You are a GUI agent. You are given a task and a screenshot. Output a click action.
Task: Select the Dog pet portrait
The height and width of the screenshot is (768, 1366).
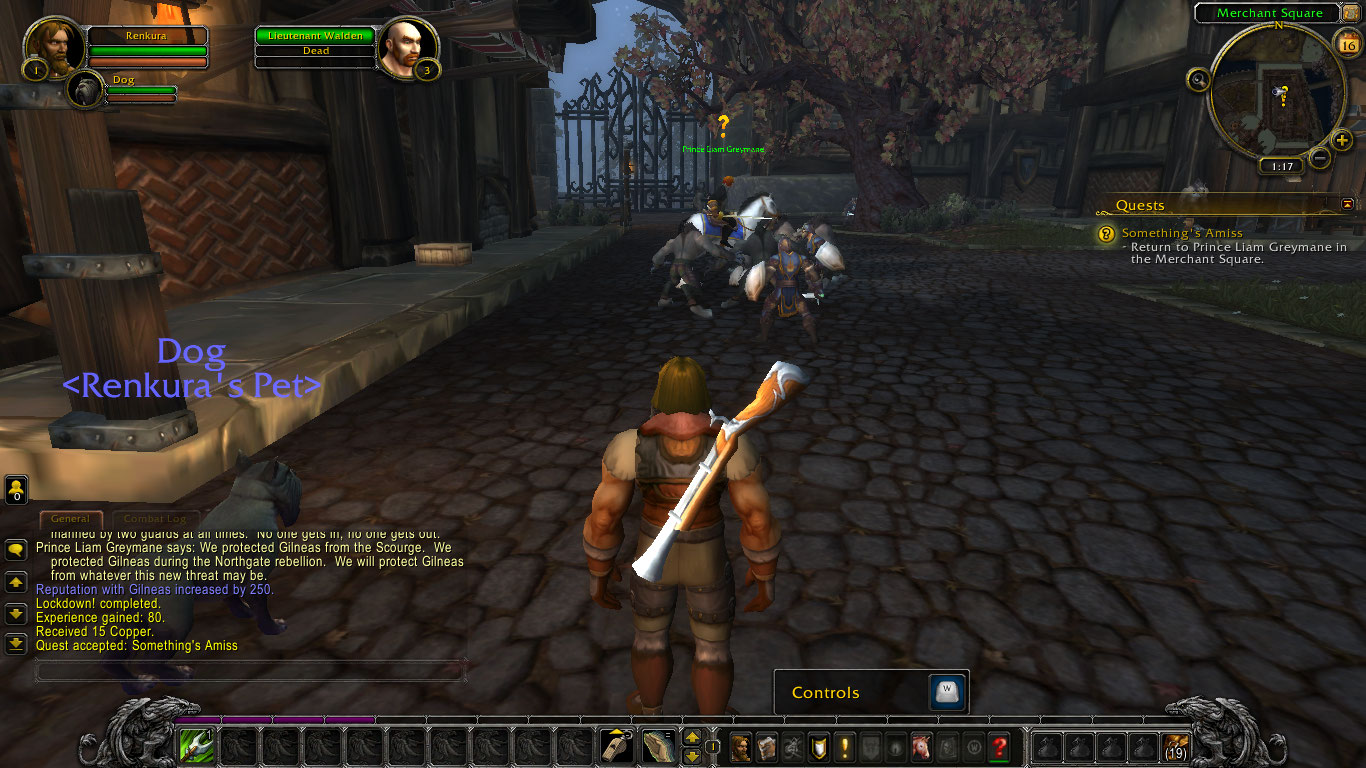[x=85, y=90]
